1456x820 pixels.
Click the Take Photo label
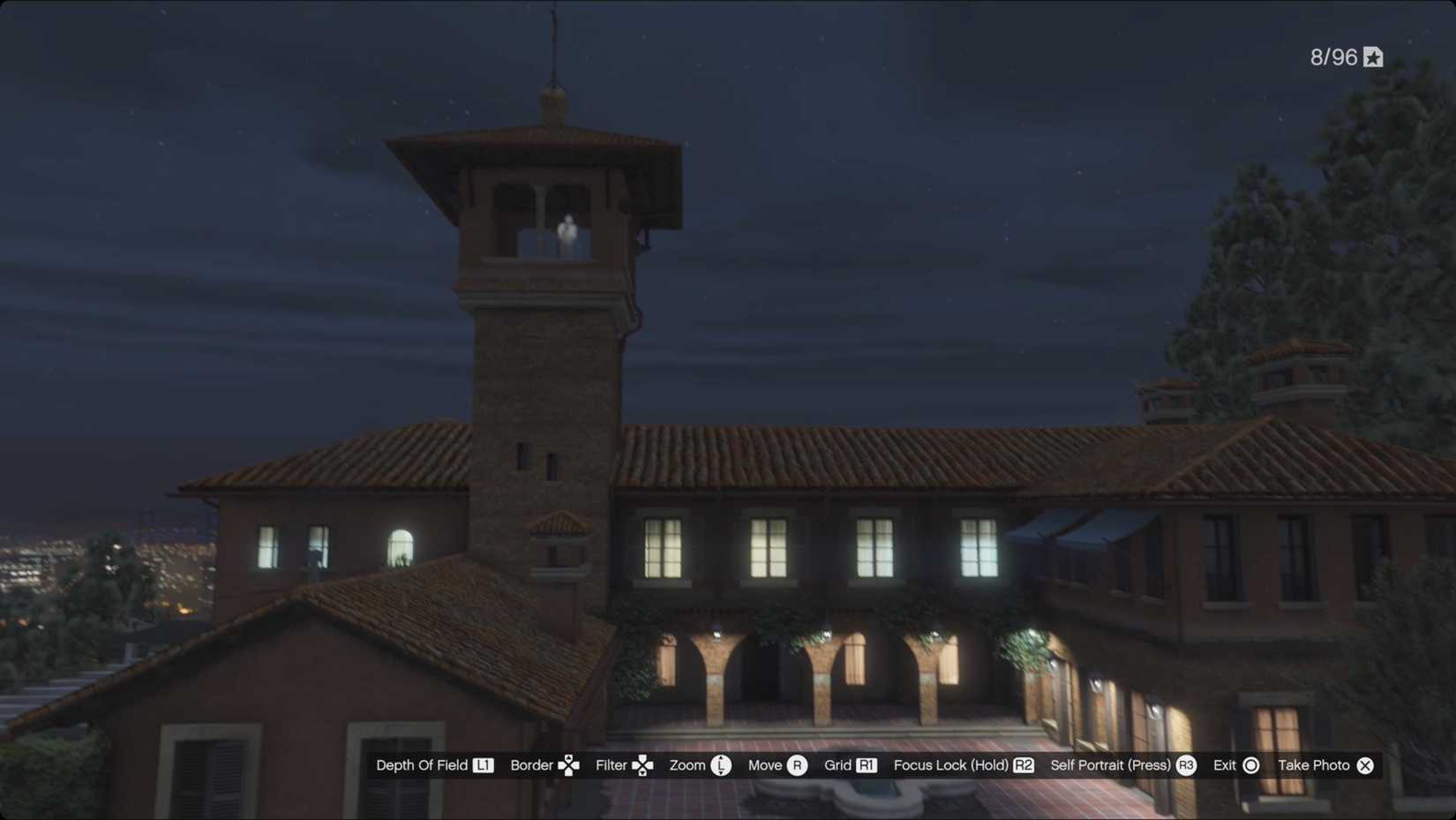tap(1314, 765)
